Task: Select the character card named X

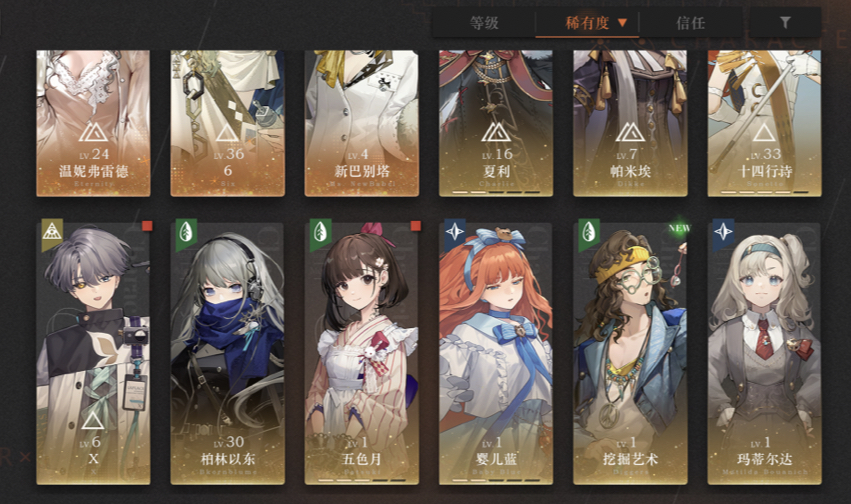Action: 93,350
